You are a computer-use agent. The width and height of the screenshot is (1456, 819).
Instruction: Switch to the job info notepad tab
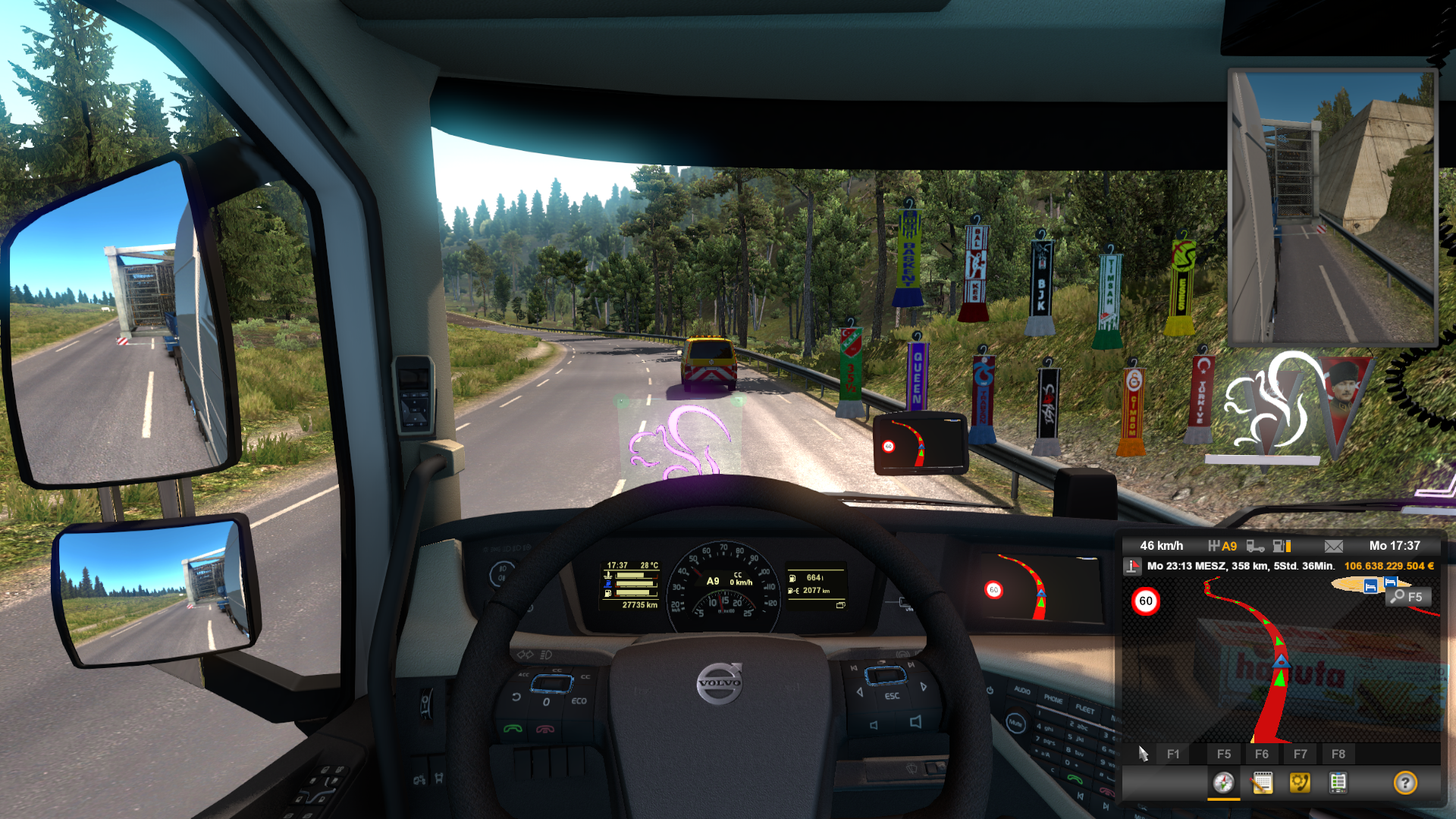(1262, 783)
